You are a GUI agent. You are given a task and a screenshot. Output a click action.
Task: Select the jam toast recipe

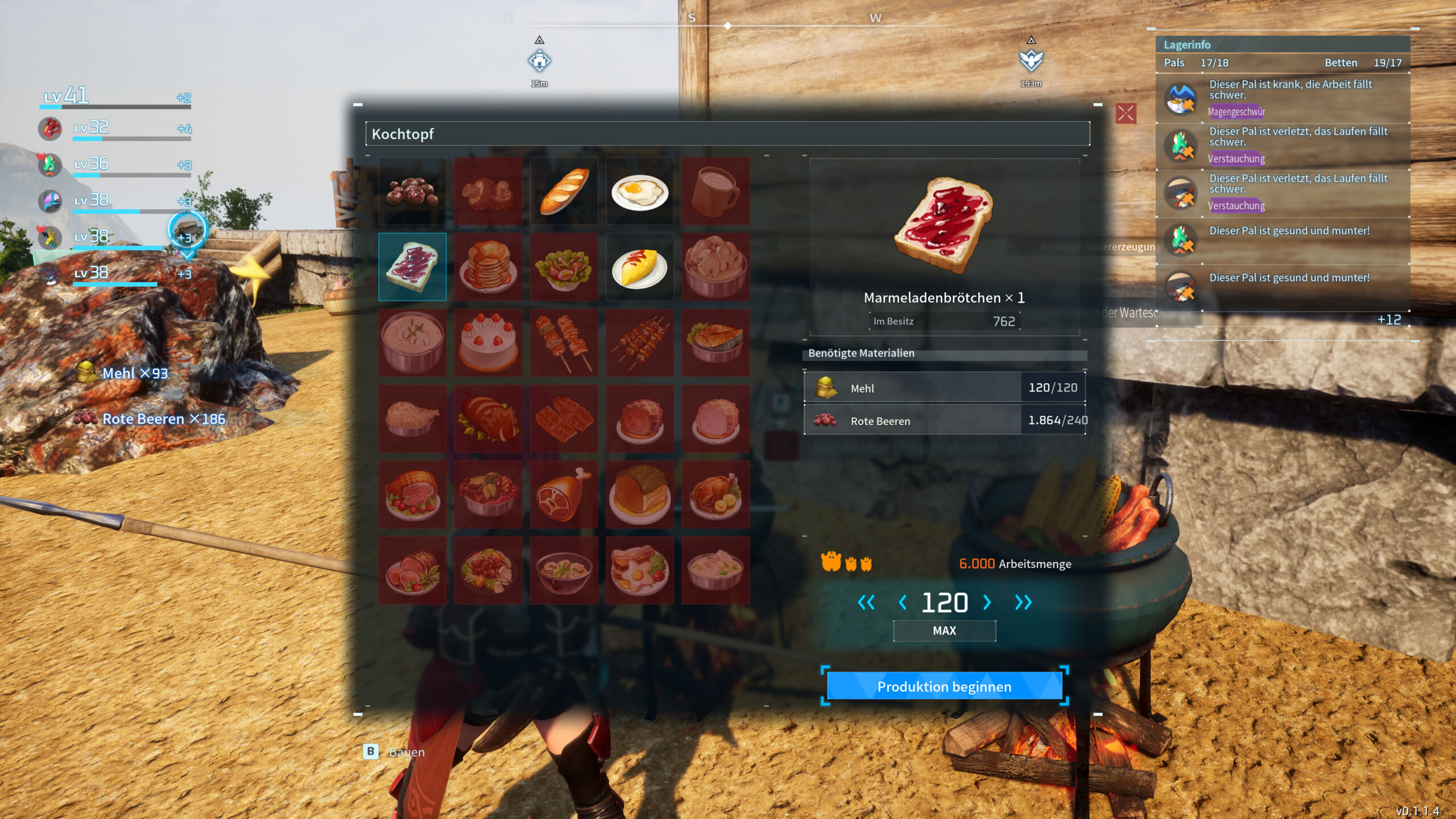click(412, 267)
